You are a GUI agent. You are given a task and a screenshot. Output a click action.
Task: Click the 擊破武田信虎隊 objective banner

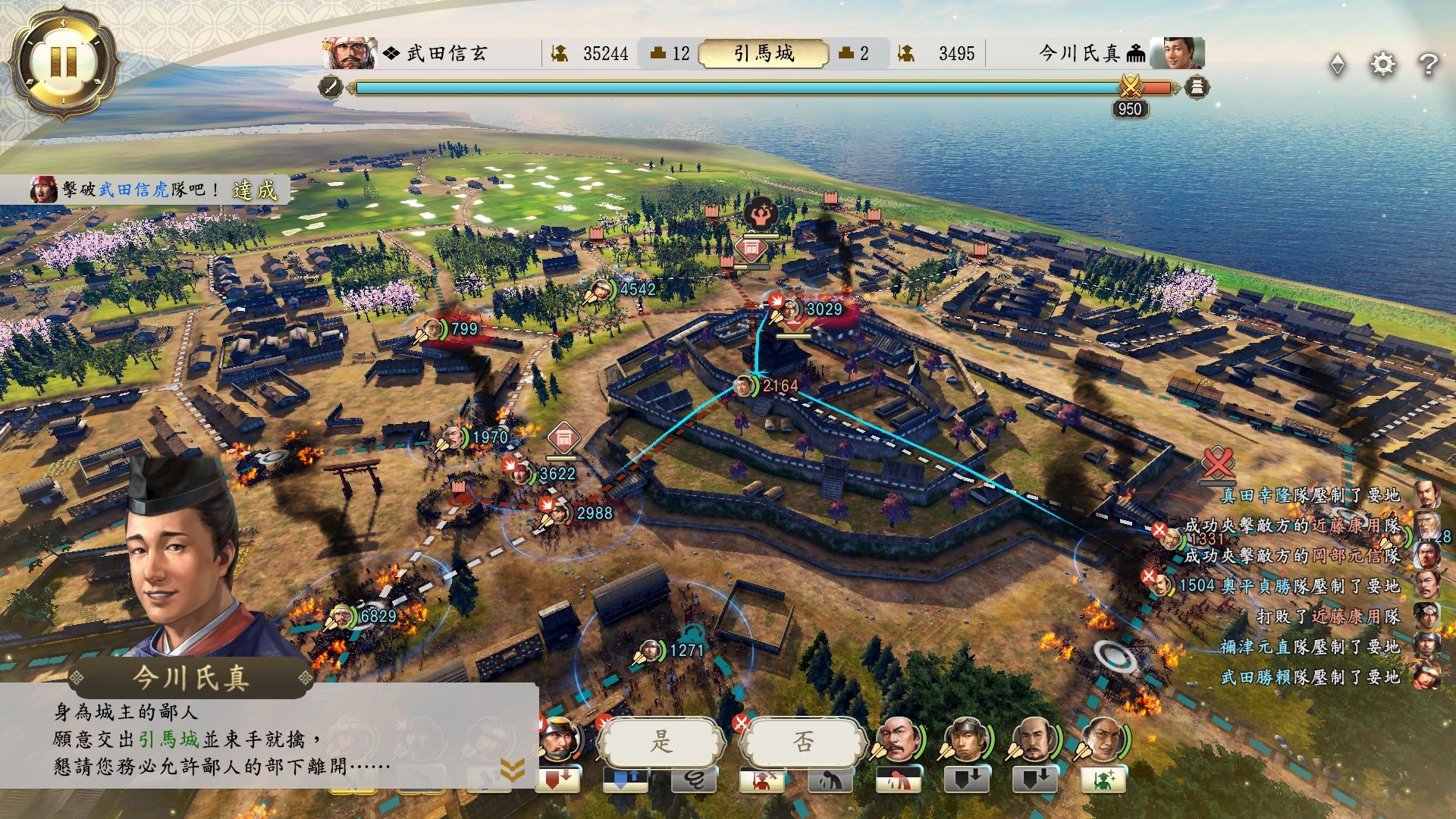[x=152, y=190]
